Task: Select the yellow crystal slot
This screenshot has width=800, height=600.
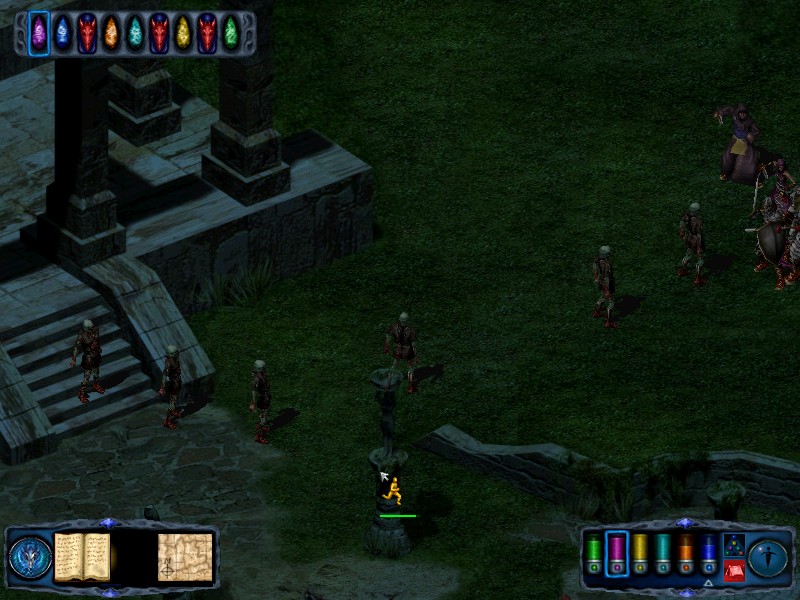Action: 183,32
